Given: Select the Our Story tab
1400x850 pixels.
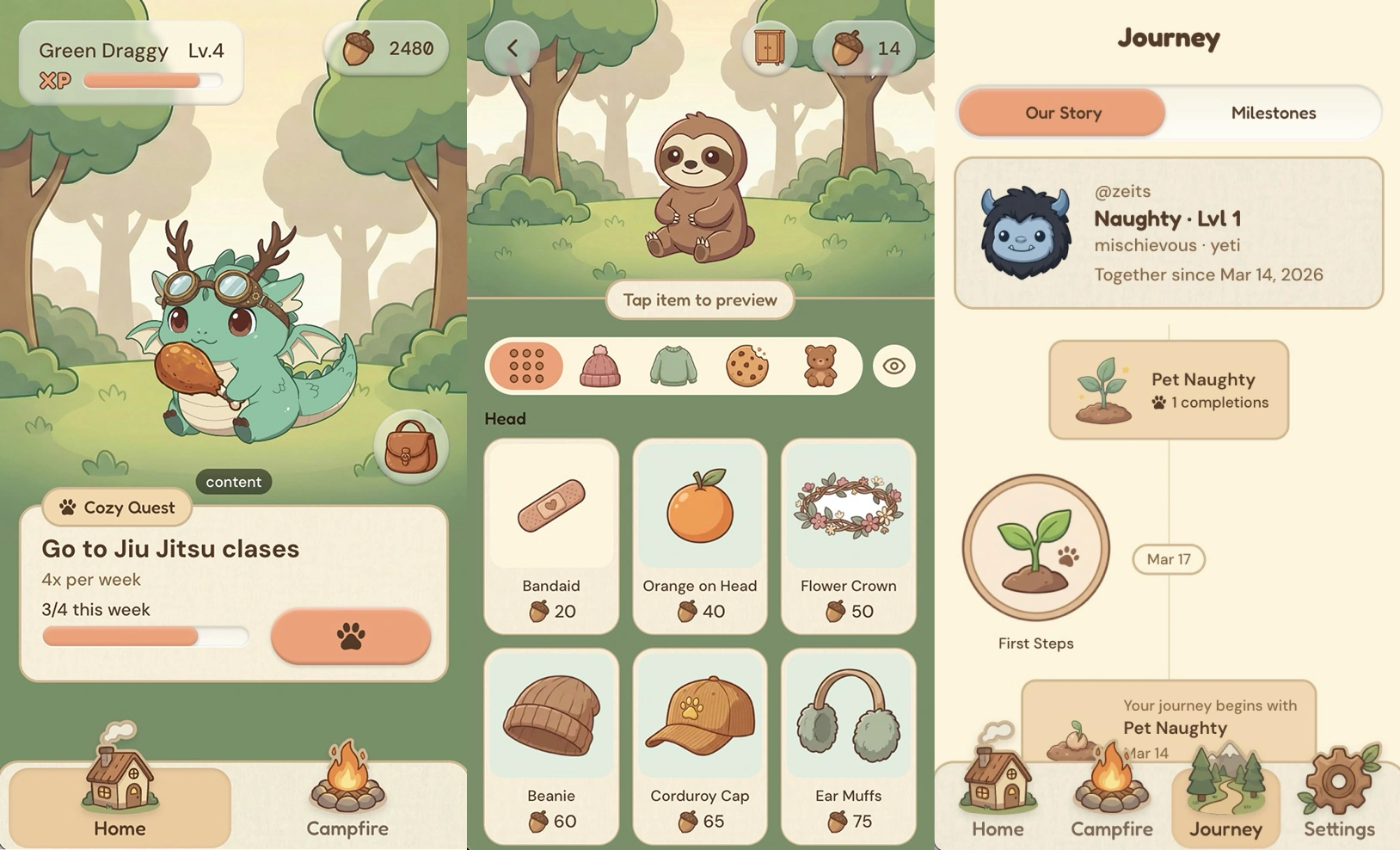Looking at the screenshot, I should pyautogui.click(x=1063, y=113).
